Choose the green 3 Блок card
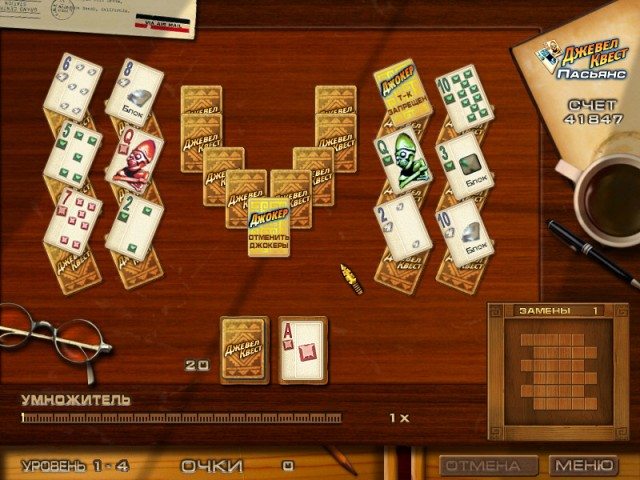 tap(465, 165)
